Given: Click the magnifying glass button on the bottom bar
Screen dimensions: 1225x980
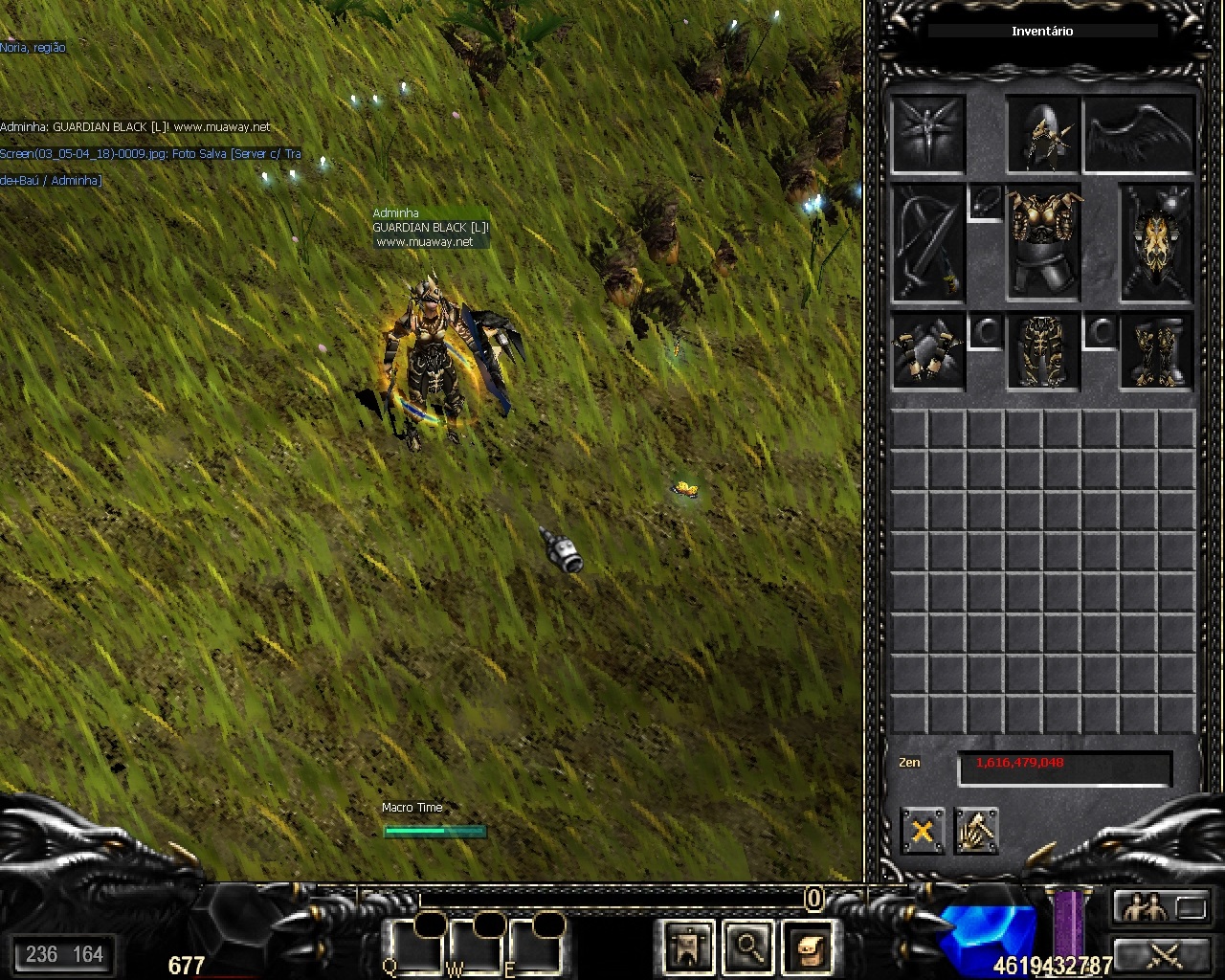Looking at the screenshot, I should coord(747,947).
